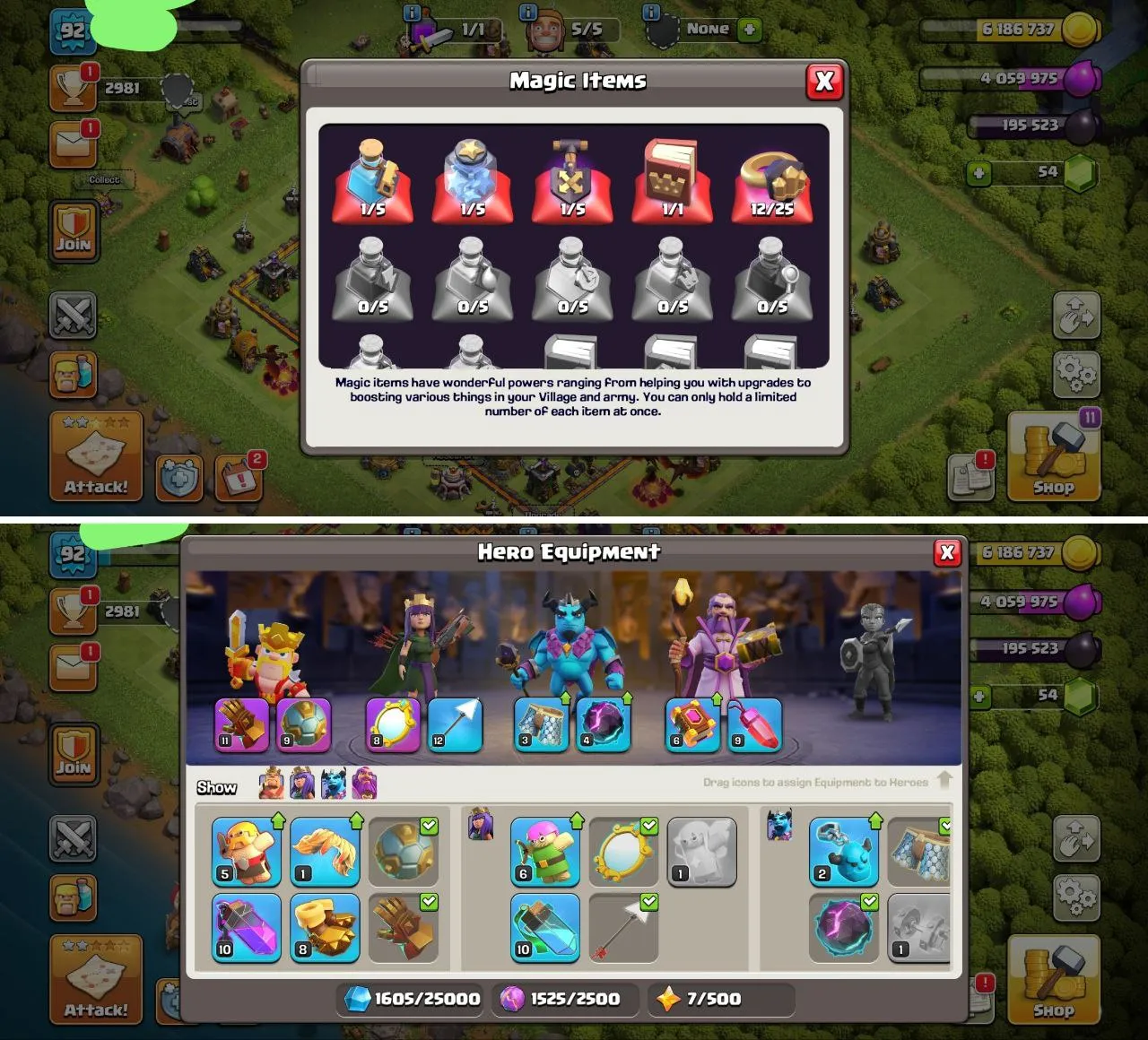Select the Grand Warden's tome equipment
The height and width of the screenshot is (1040, 1148).
pyautogui.click(x=691, y=726)
